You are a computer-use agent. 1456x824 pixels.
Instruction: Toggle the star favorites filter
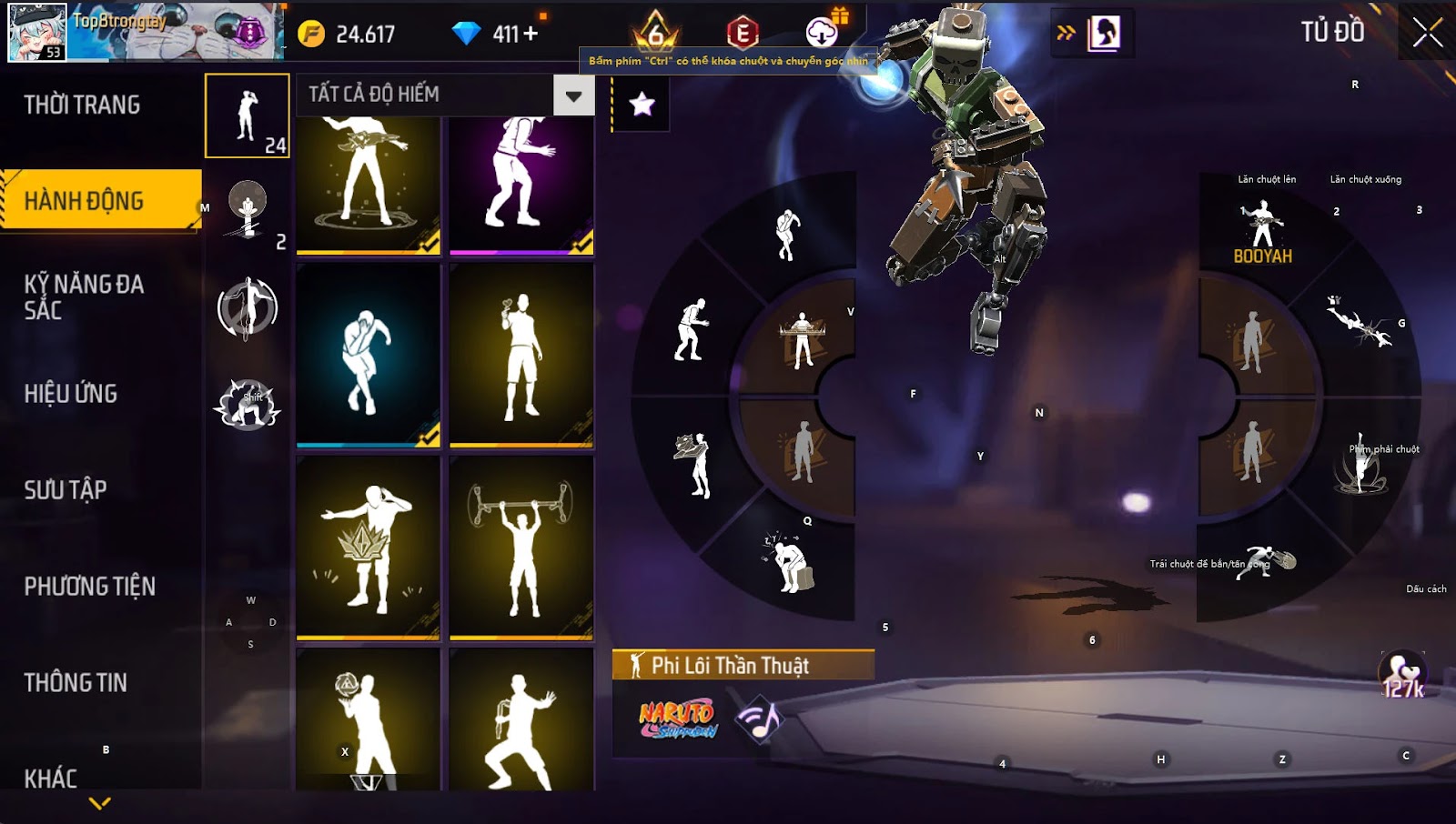pos(642,105)
